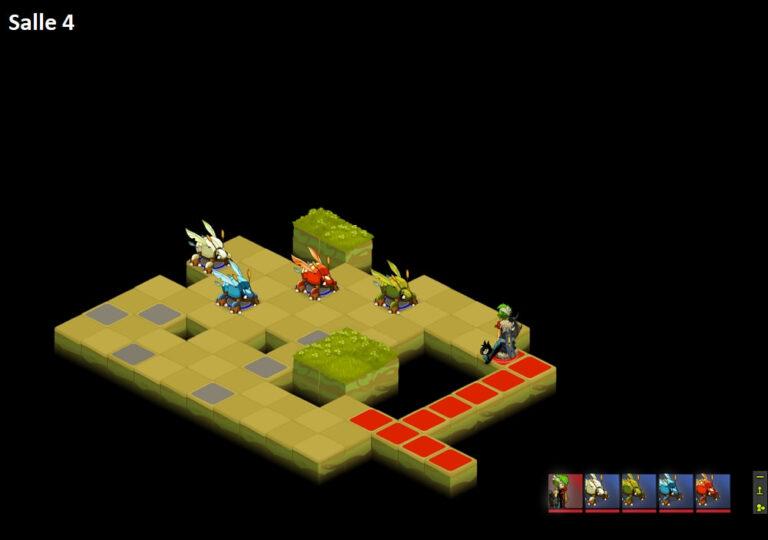Click the single-figure icon beside the timeline

point(760,491)
